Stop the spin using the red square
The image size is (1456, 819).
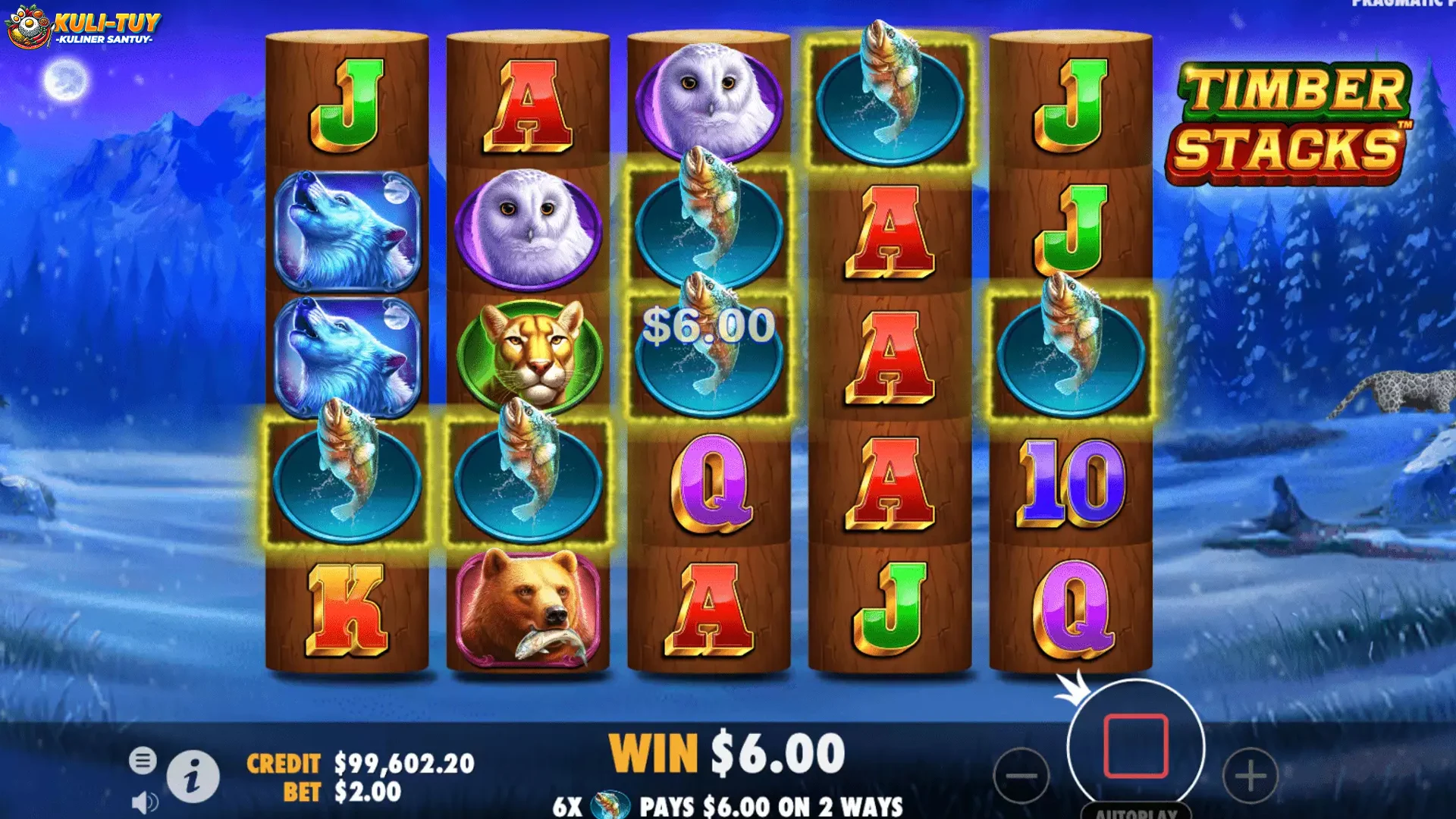click(1134, 747)
